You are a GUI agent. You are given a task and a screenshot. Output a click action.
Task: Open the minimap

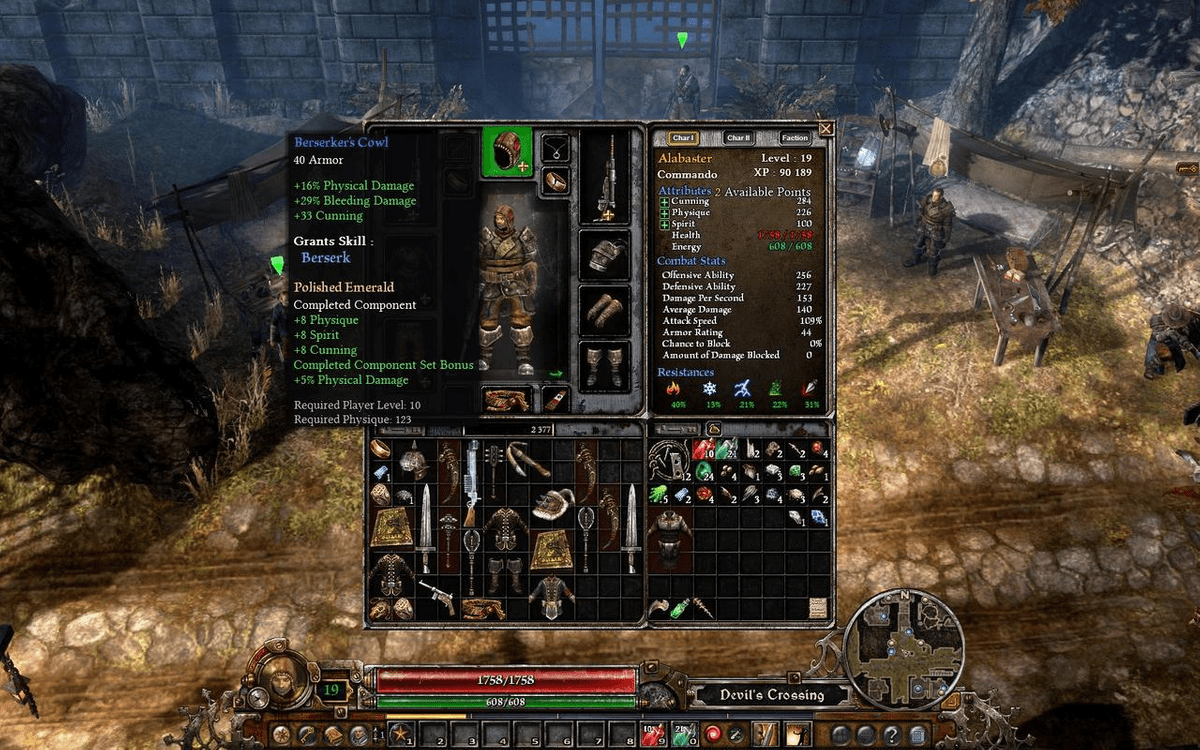(x=903, y=650)
